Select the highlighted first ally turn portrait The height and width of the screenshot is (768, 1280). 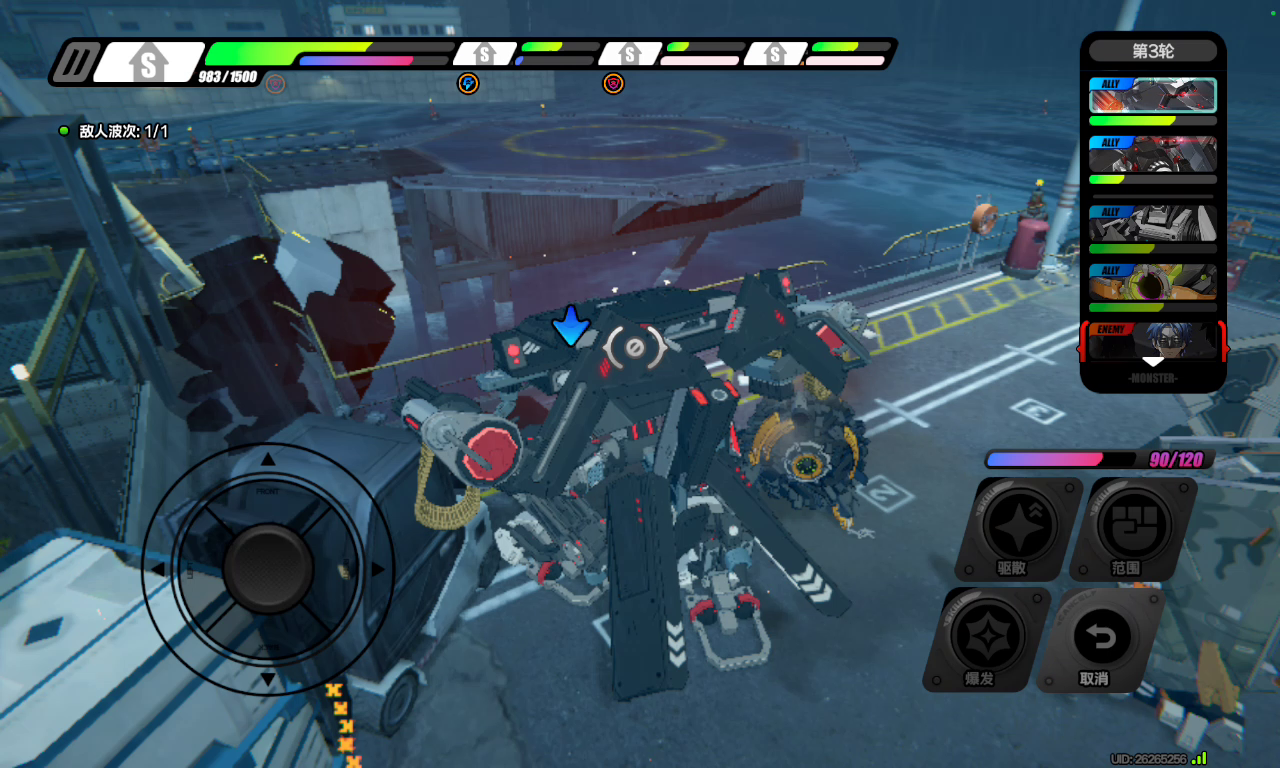pos(1152,96)
